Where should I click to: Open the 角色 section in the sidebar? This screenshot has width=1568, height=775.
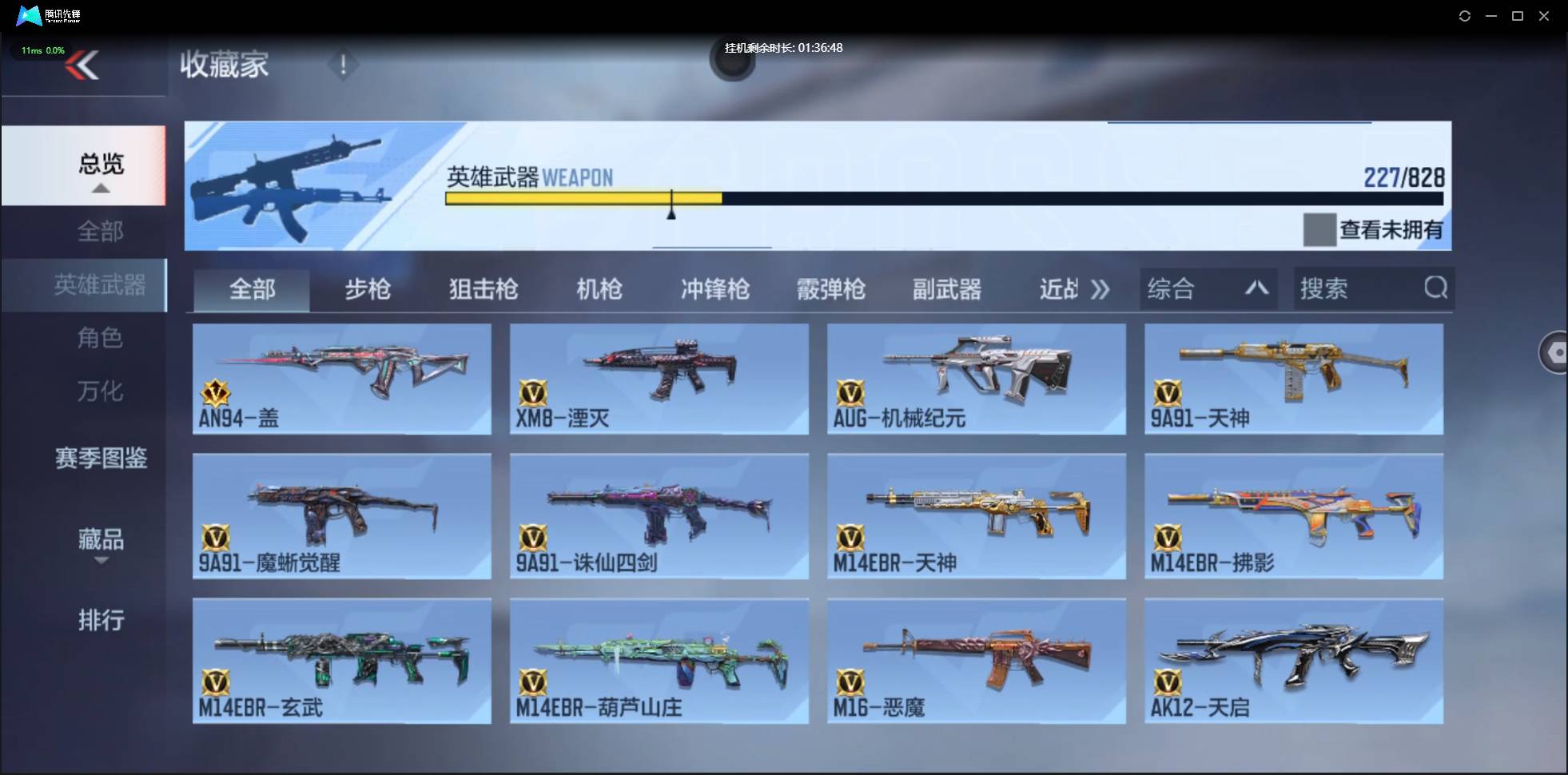coord(101,338)
